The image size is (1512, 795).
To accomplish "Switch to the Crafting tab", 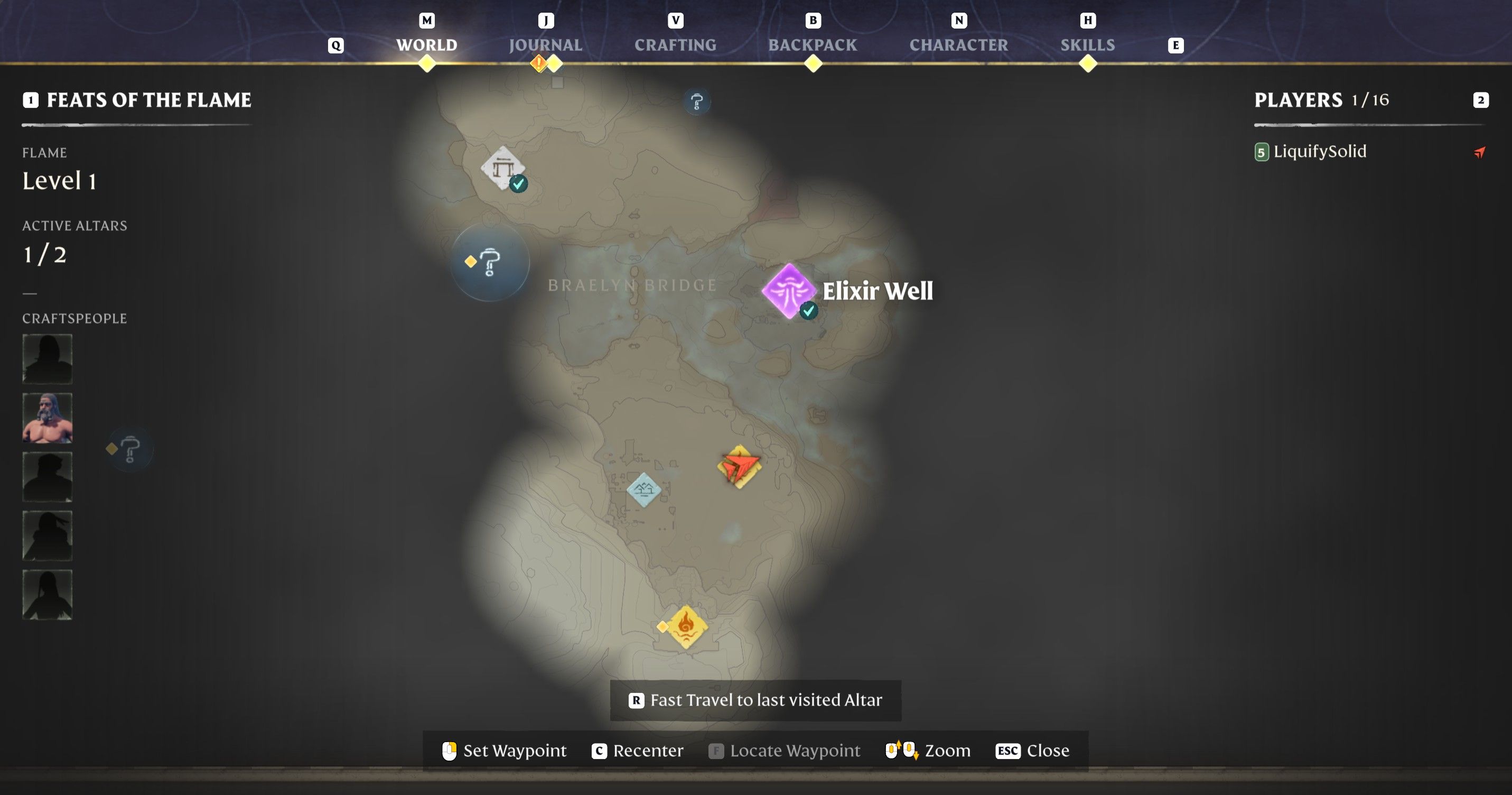I will click(676, 44).
